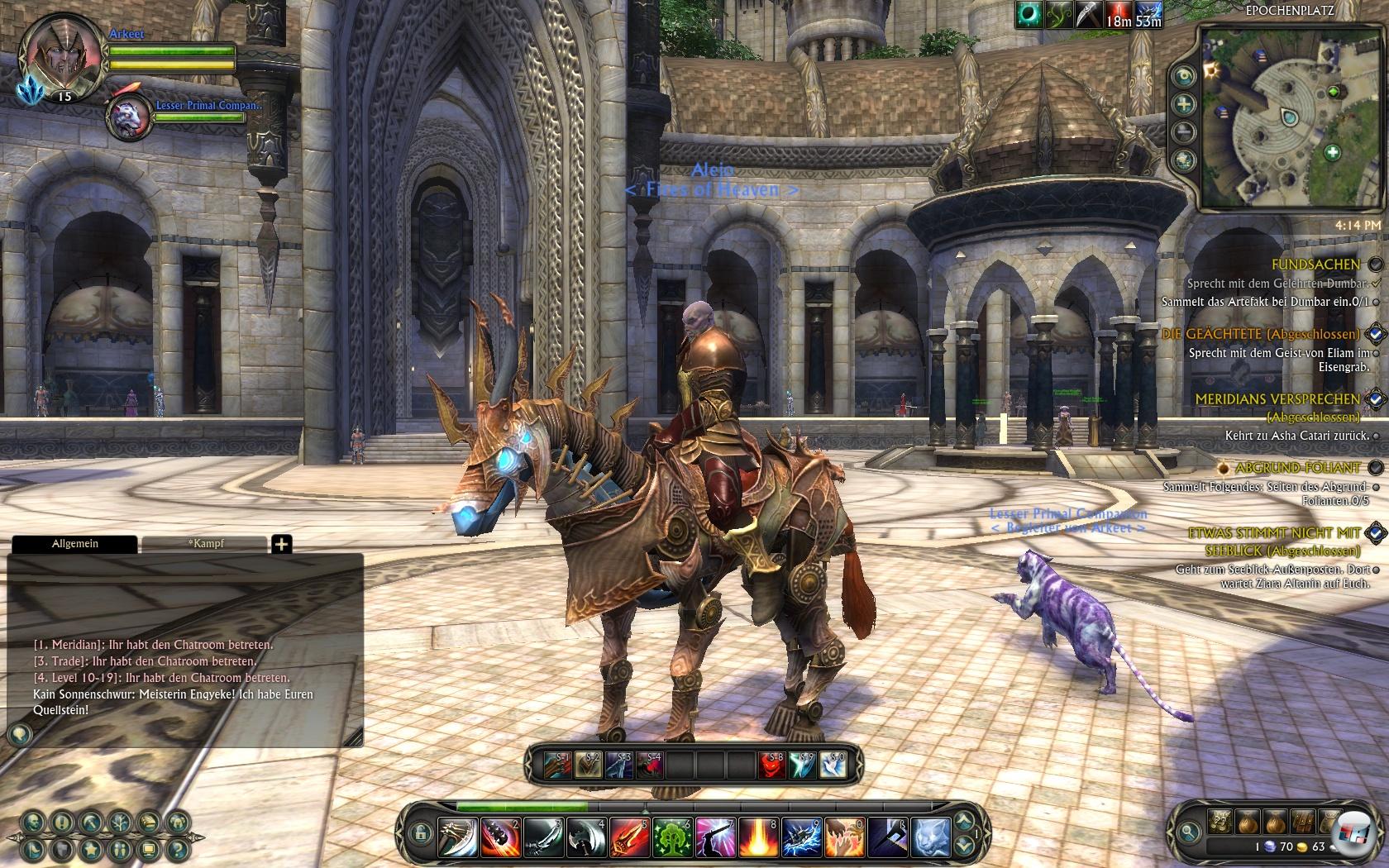Add a new chat tab with plus button
Viewport: 1389px width, 868px height.
(282, 544)
